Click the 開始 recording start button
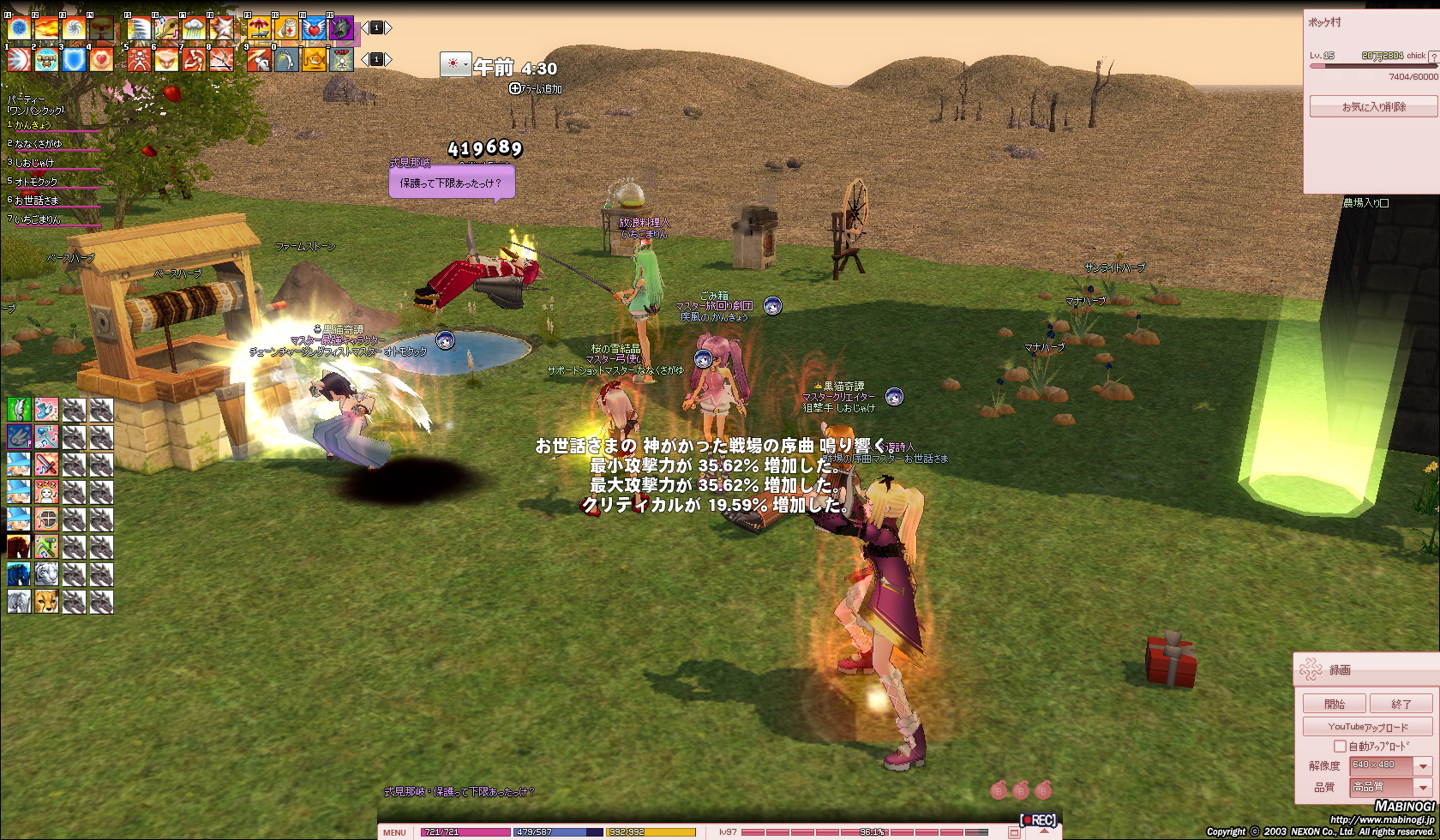 (x=1335, y=704)
